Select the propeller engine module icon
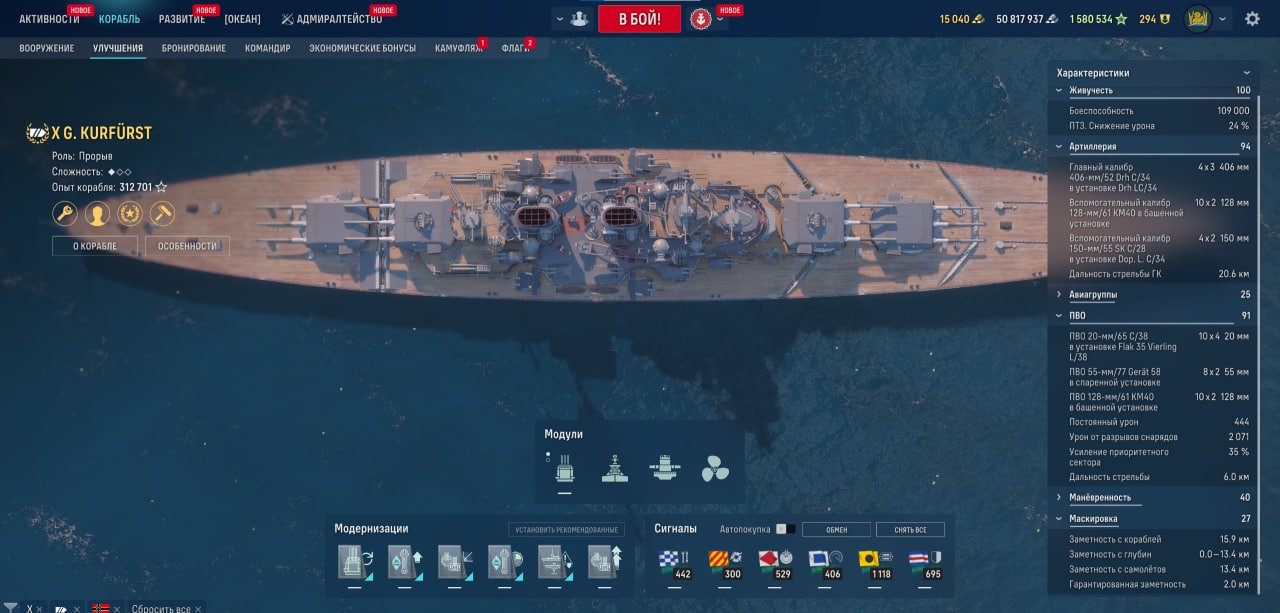 [x=715, y=469]
